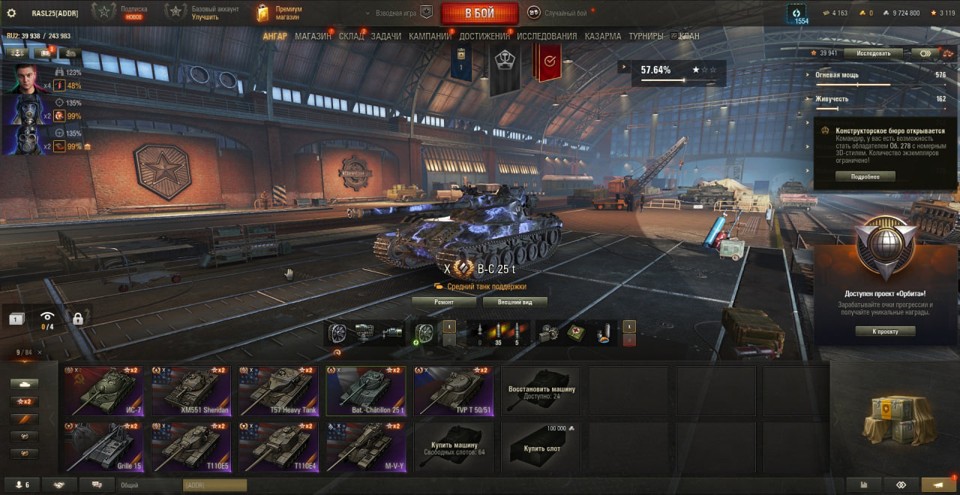Open the КАЗАРМА tab

603,36
